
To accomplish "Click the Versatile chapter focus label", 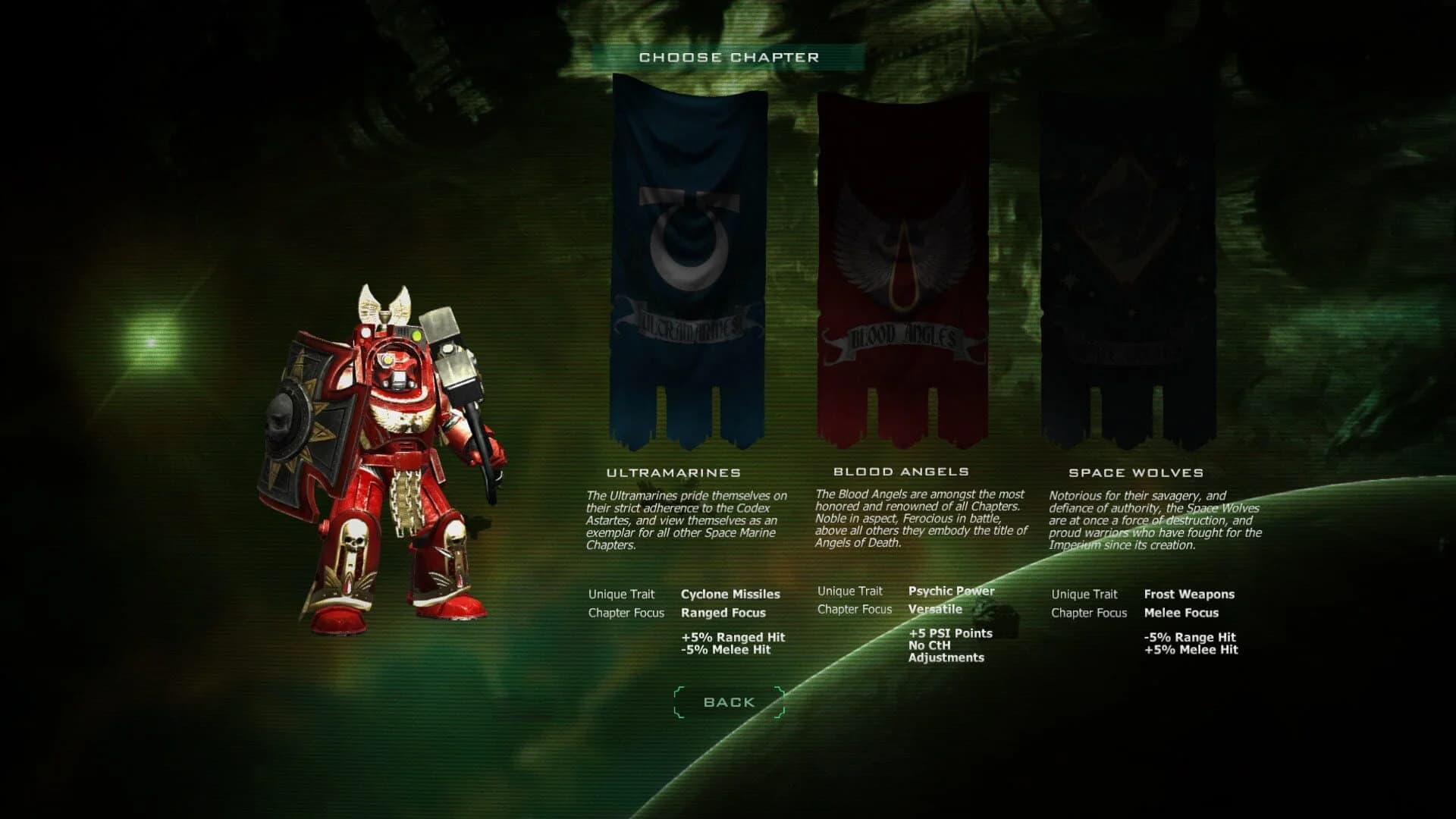I will coord(934,608).
